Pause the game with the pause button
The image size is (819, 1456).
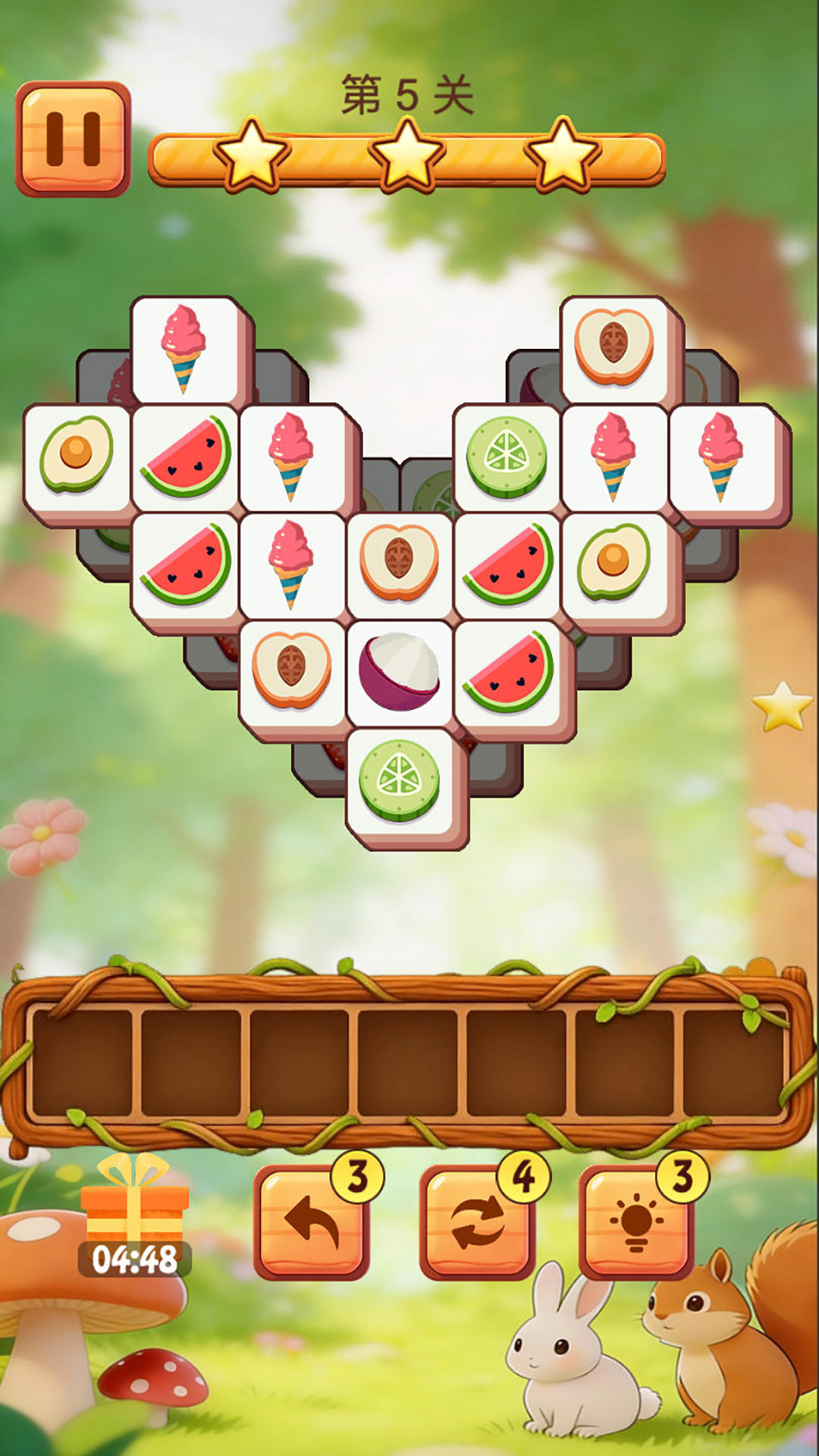[x=73, y=139]
